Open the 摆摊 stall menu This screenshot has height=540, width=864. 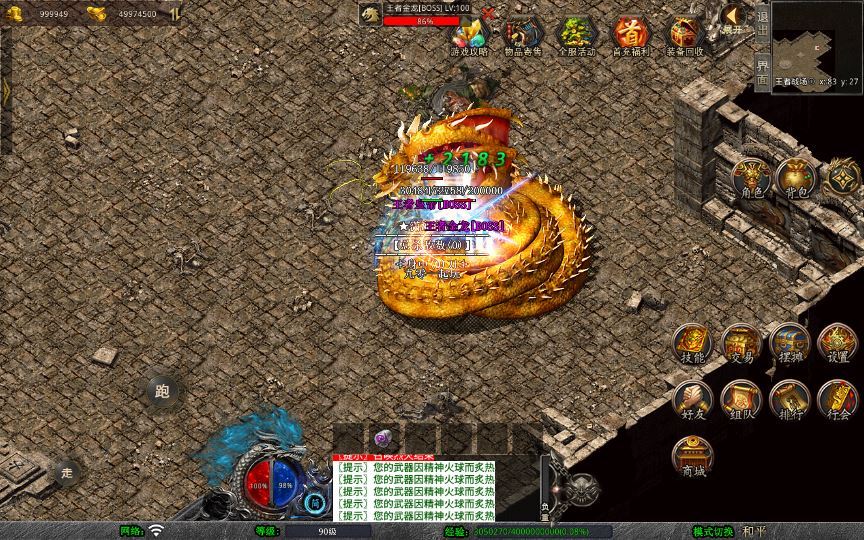tap(789, 344)
